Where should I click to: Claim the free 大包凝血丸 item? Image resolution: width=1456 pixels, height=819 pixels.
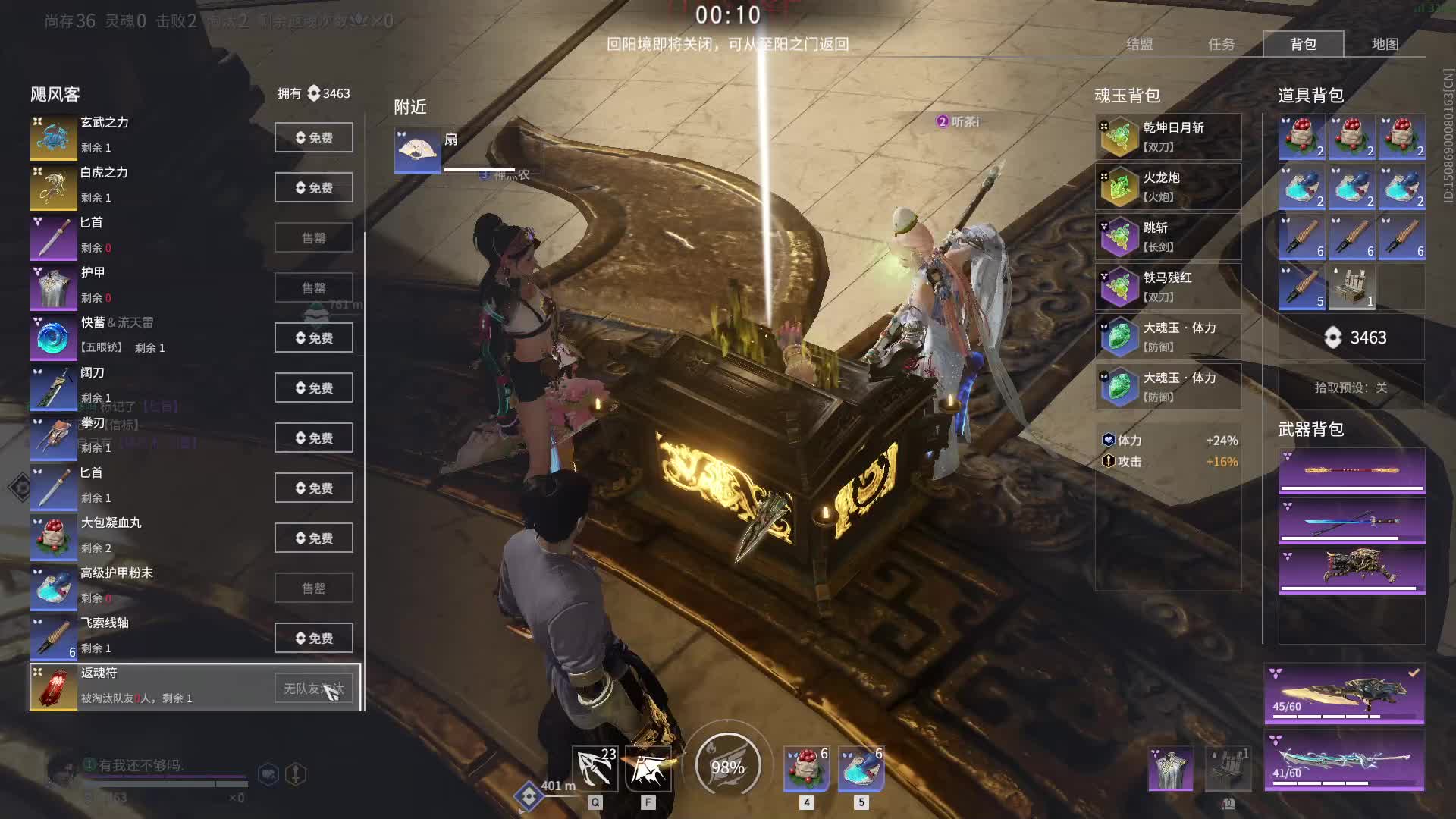(x=313, y=538)
